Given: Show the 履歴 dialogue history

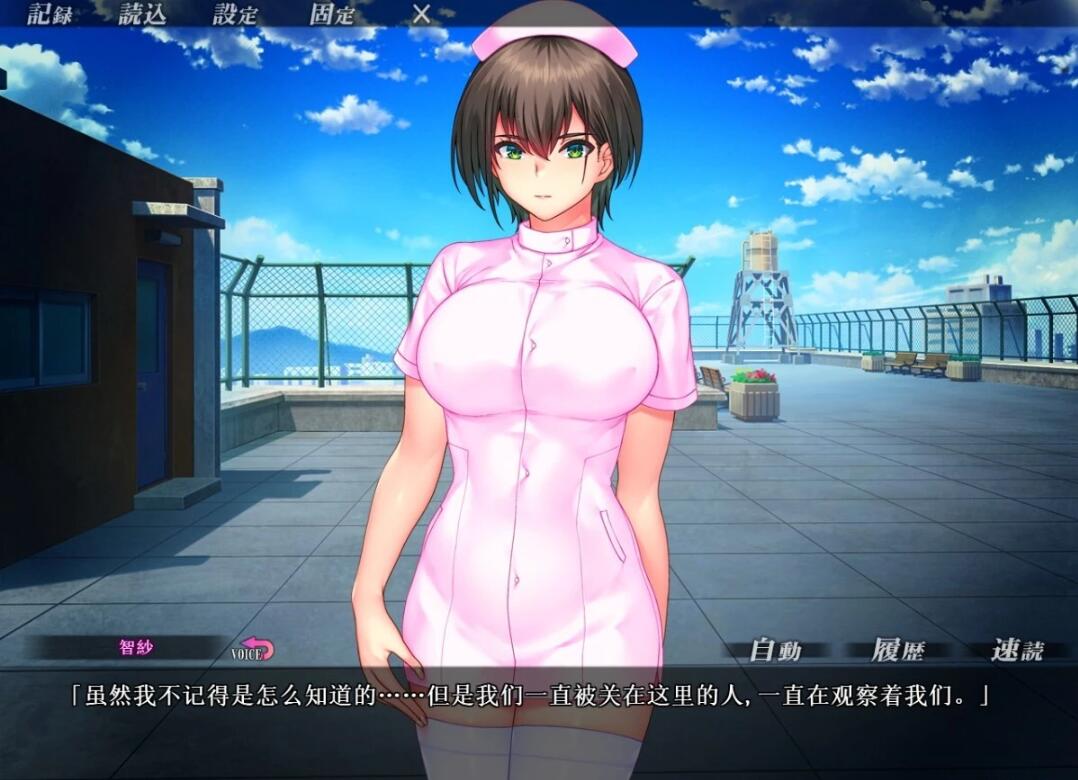Looking at the screenshot, I should (897, 651).
